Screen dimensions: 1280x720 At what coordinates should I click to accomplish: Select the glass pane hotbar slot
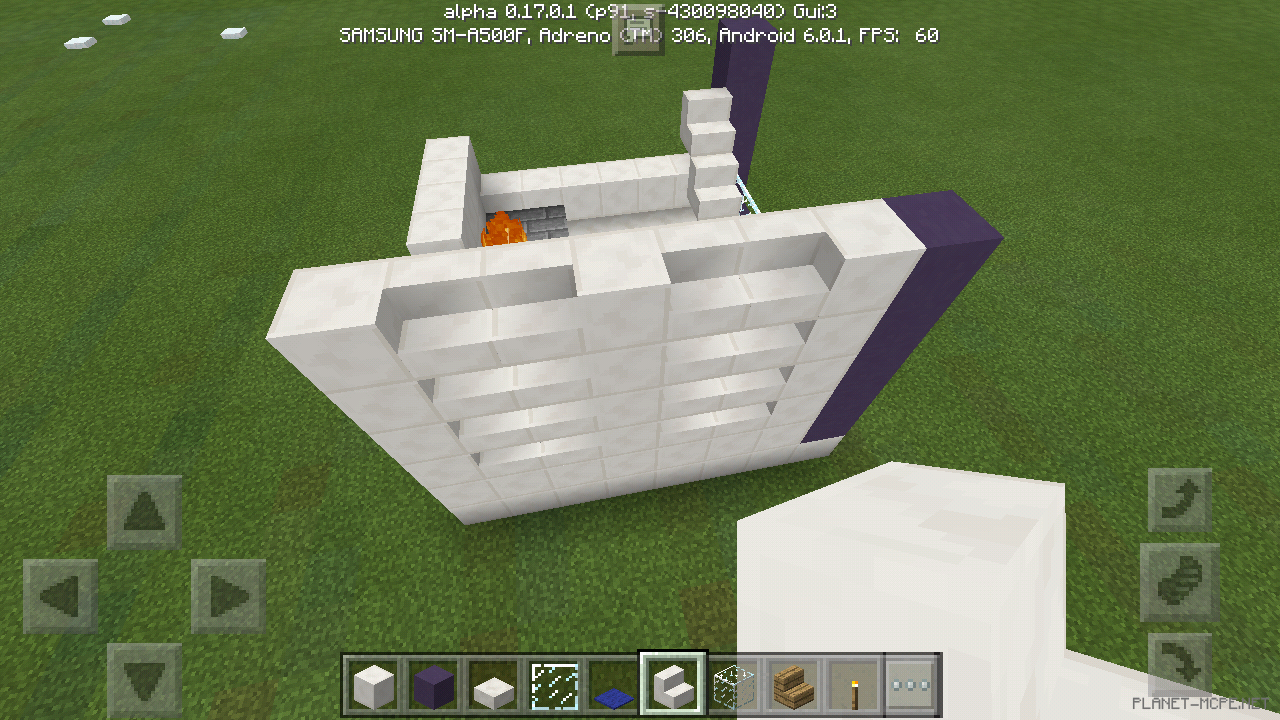point(553,687)
